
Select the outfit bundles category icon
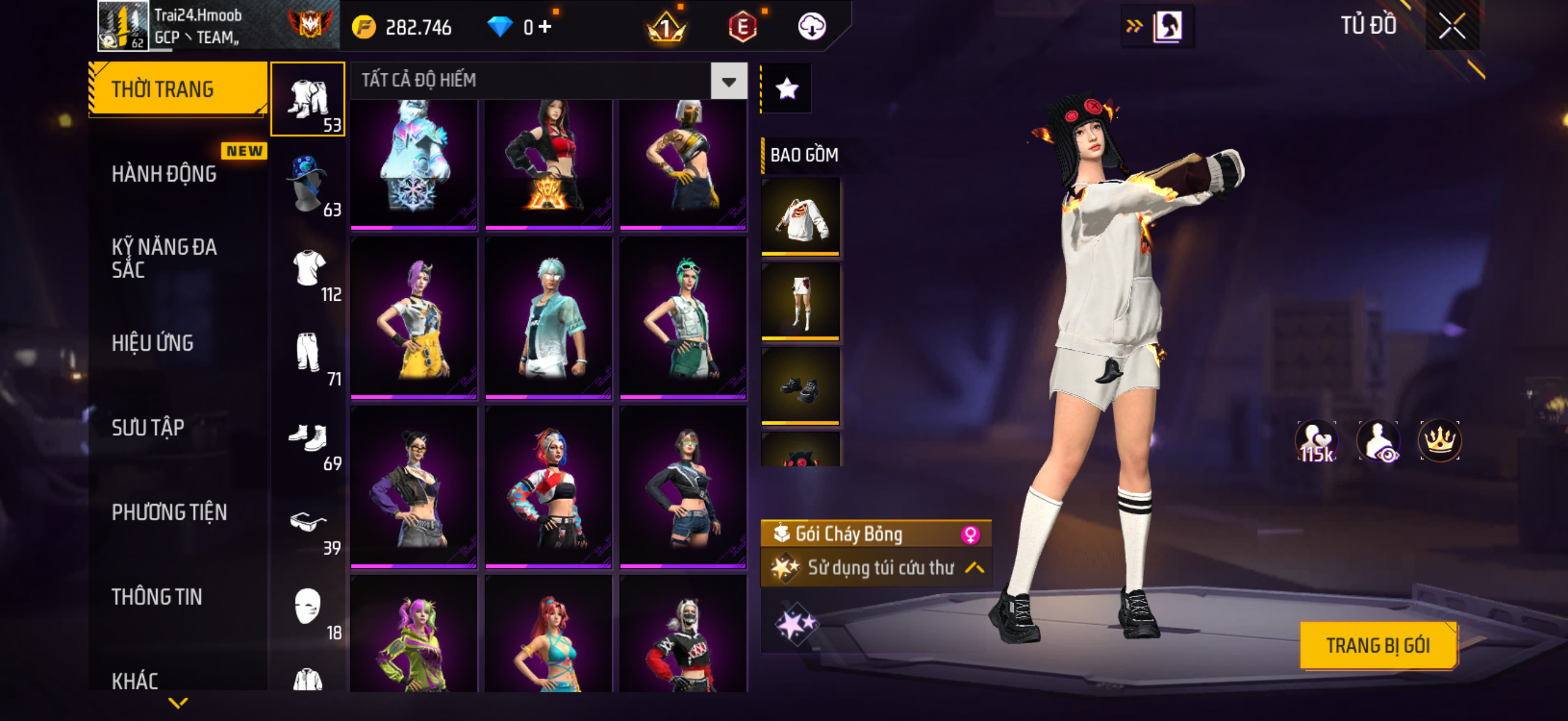[x=308, y=99]
